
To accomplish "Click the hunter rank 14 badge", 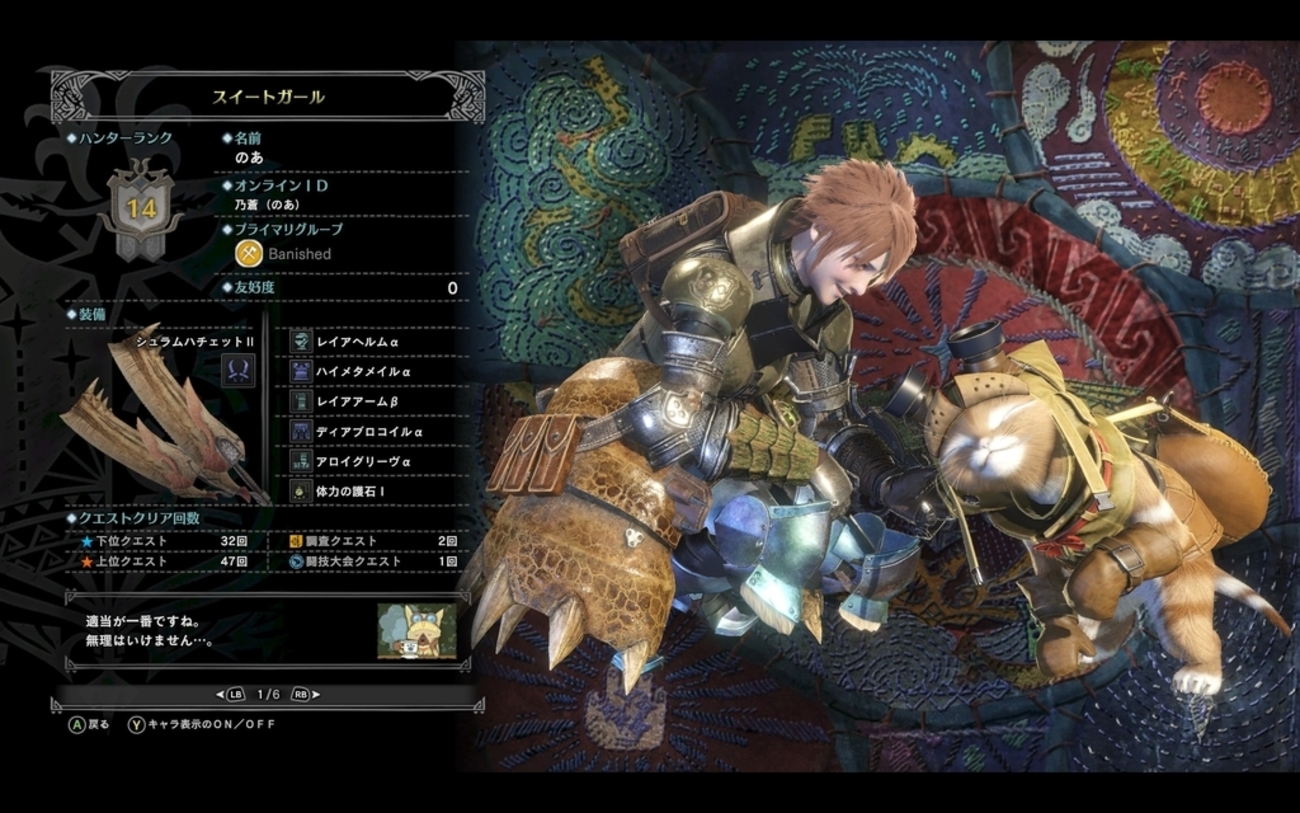I will point(139,208).
